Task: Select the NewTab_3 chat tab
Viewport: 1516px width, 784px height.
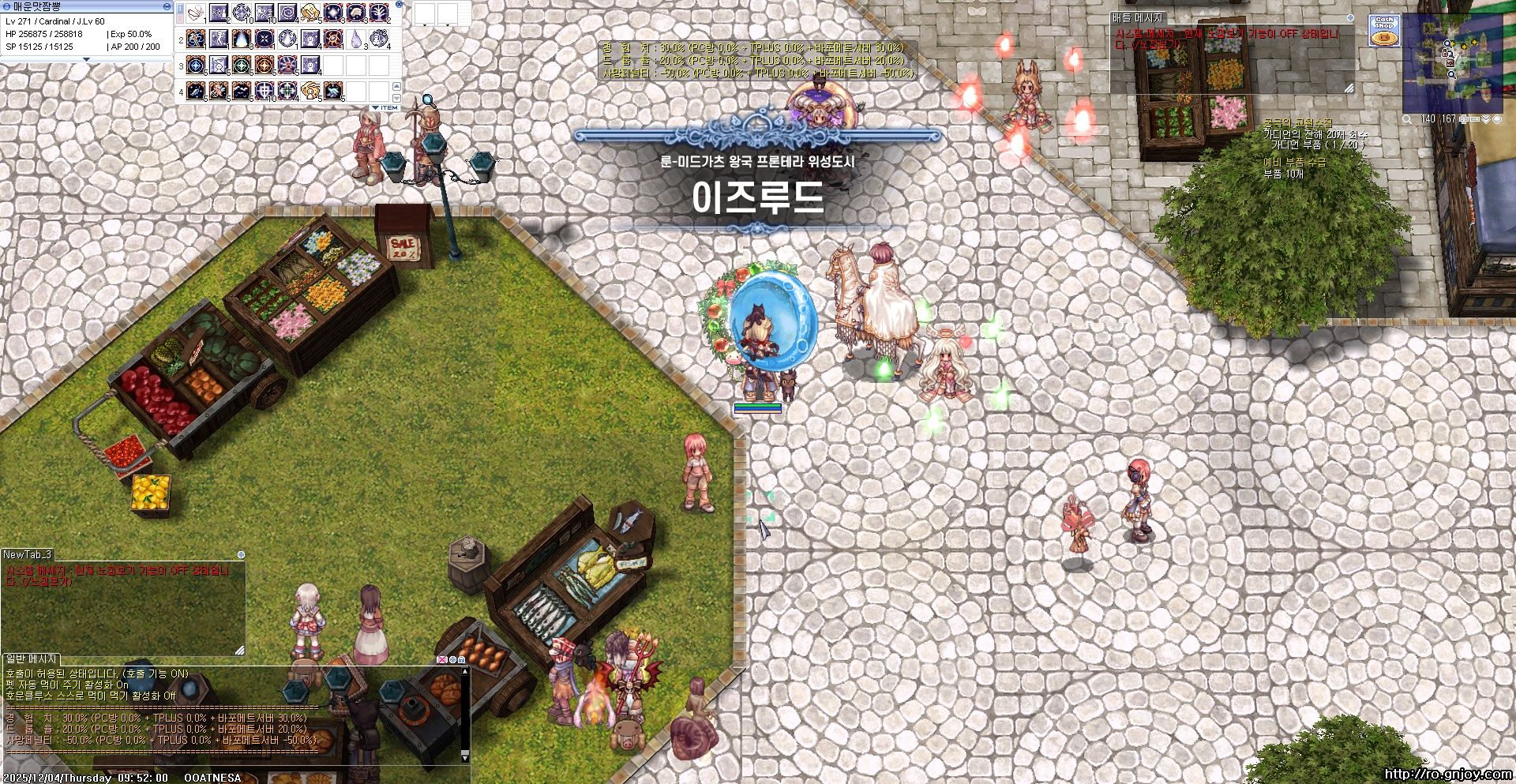Action: coord(26,556)
